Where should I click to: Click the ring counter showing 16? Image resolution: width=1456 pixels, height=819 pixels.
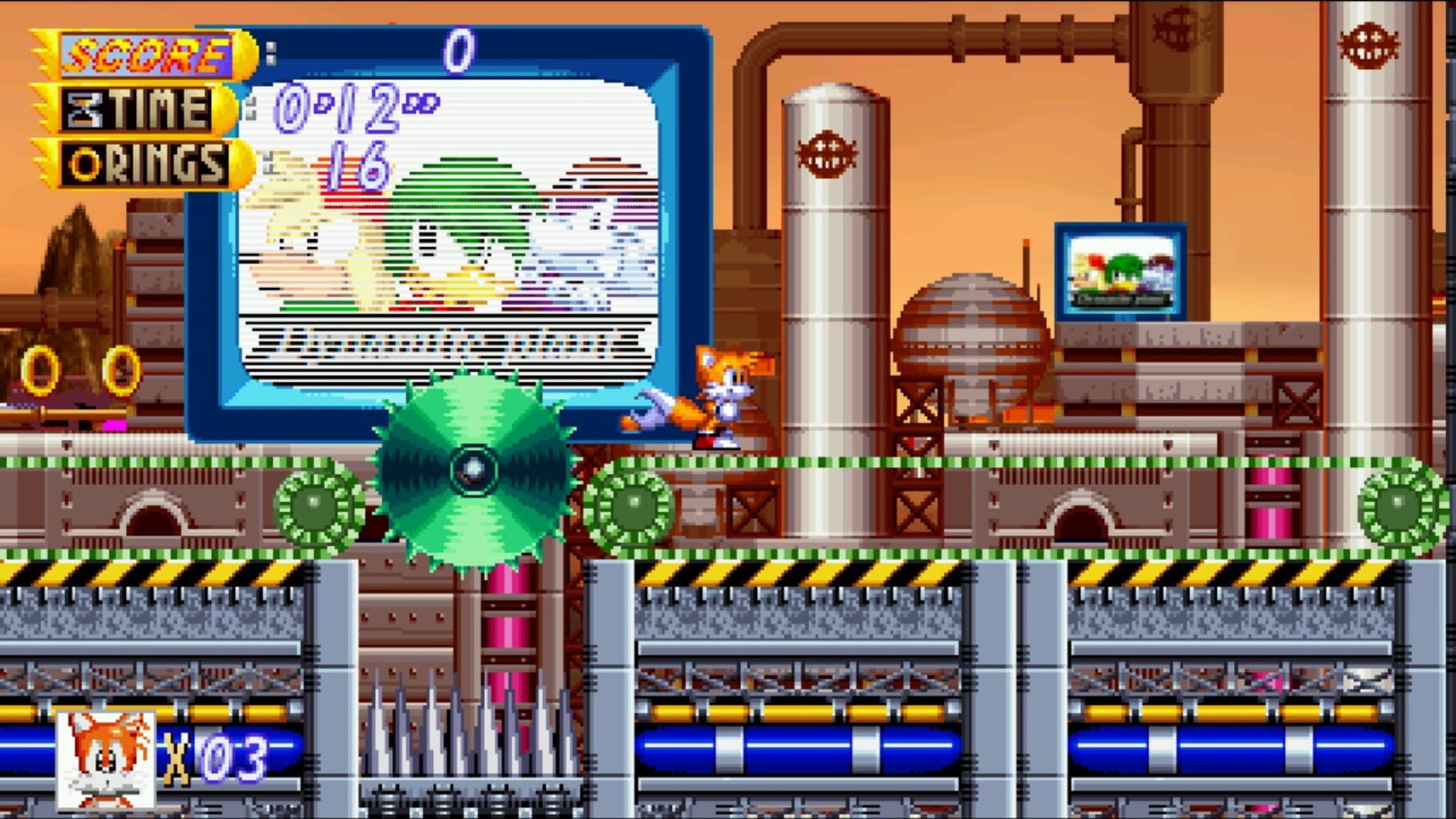point(358,166)
